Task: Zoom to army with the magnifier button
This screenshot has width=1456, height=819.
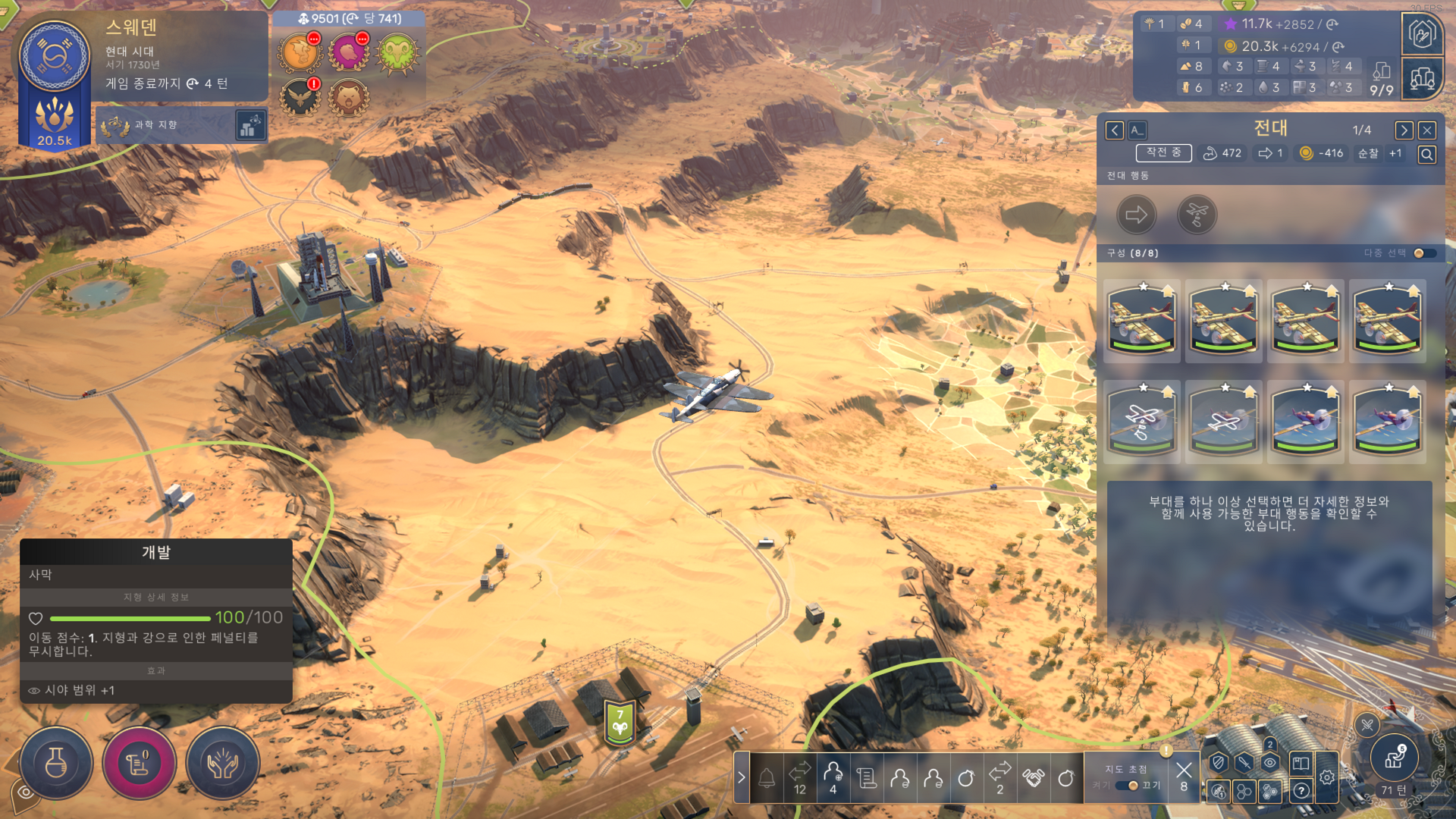Action: 1426,155
